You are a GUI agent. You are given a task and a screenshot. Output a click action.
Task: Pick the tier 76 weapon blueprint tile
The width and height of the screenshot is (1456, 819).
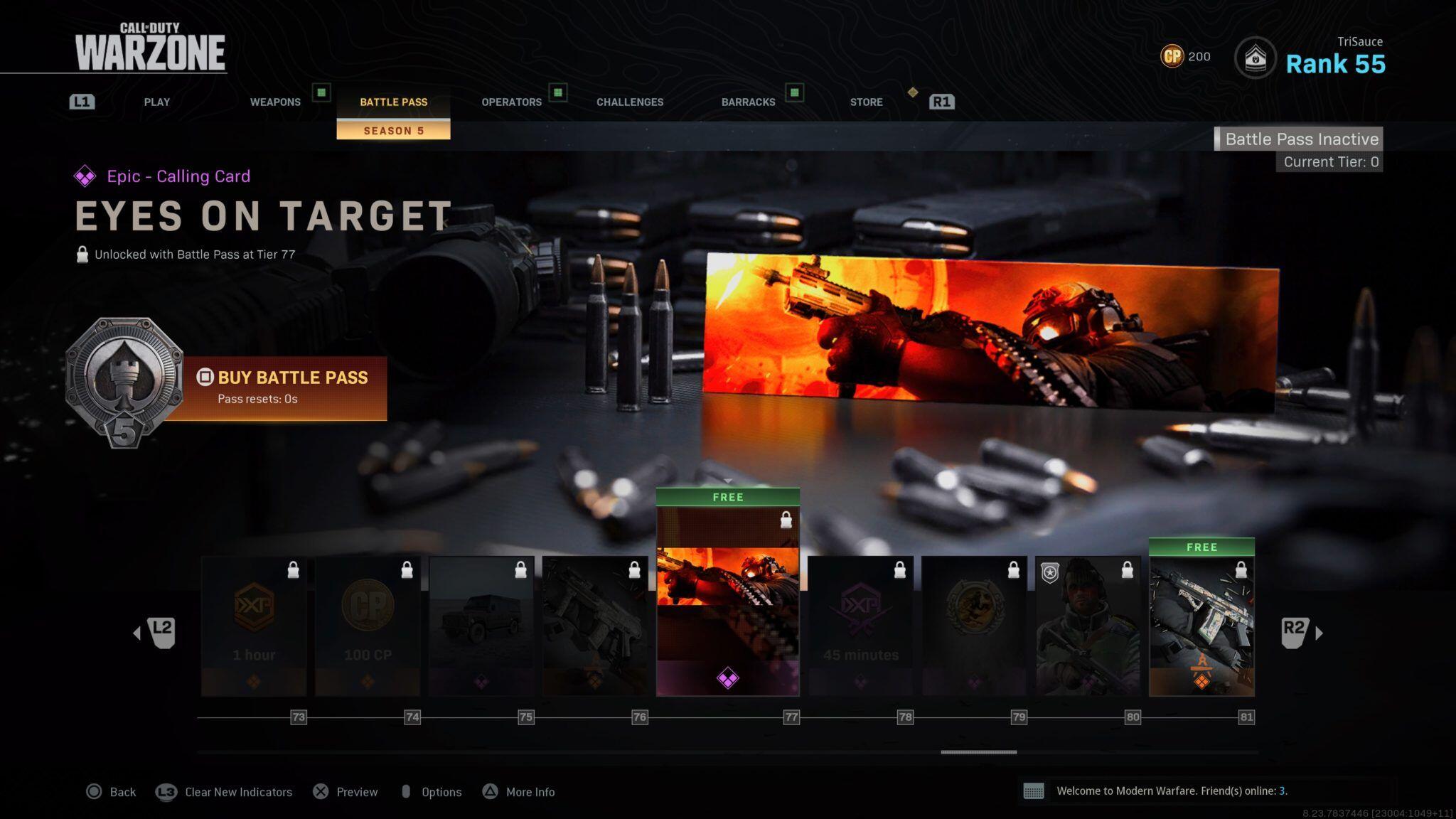(x=595, y=626)
